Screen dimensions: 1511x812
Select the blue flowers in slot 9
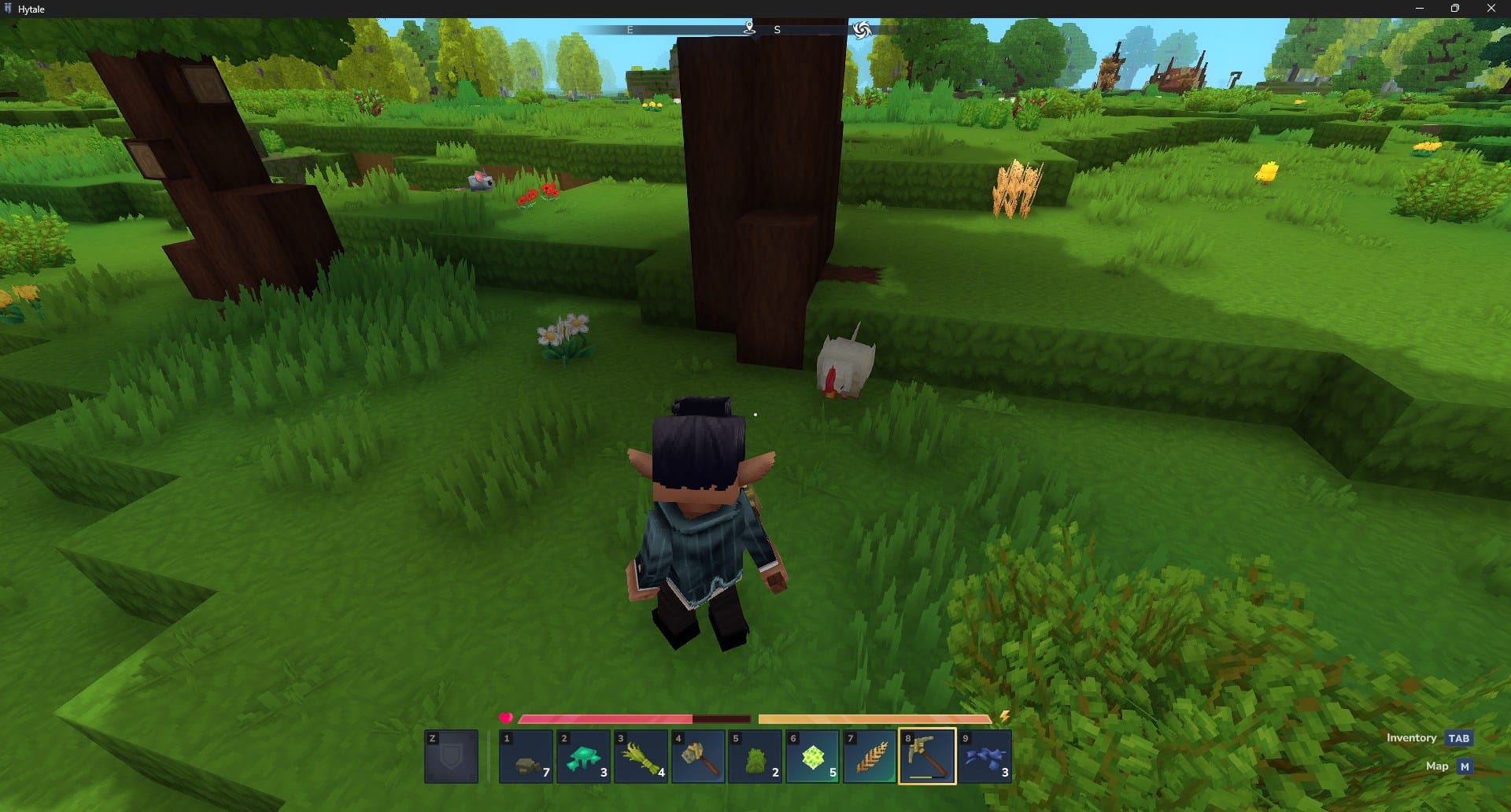[985, 757]
